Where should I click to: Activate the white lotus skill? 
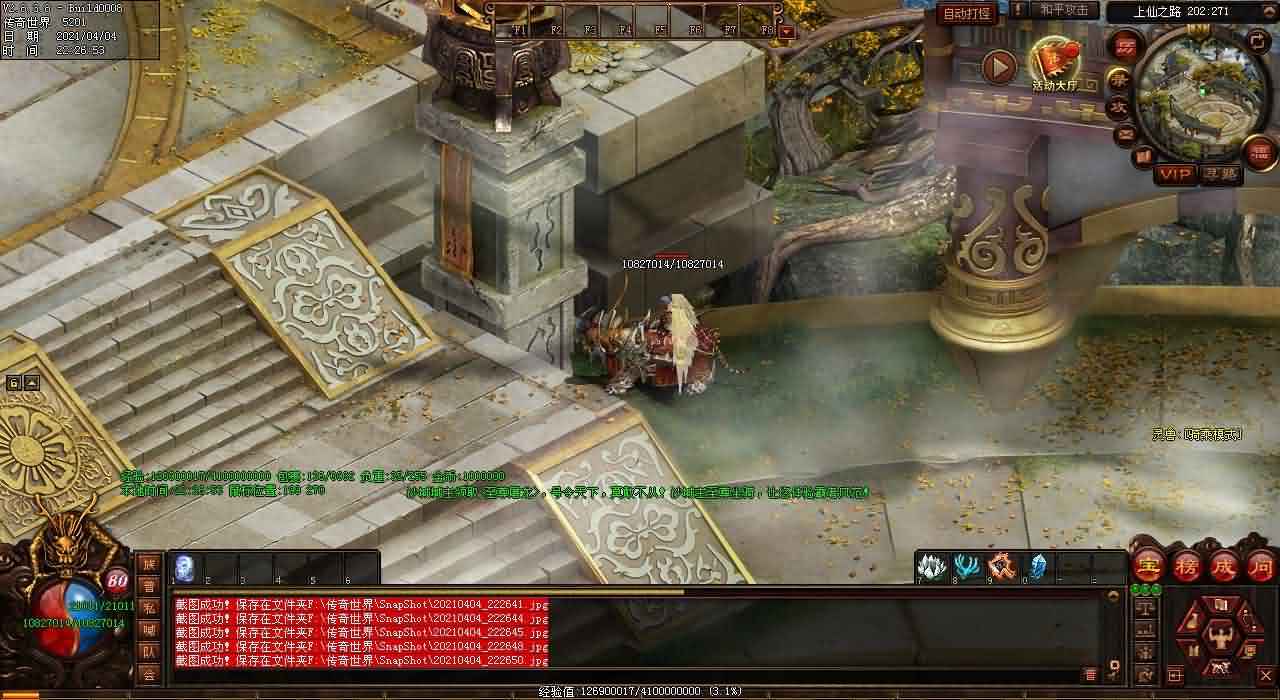(x=932, y=567)
